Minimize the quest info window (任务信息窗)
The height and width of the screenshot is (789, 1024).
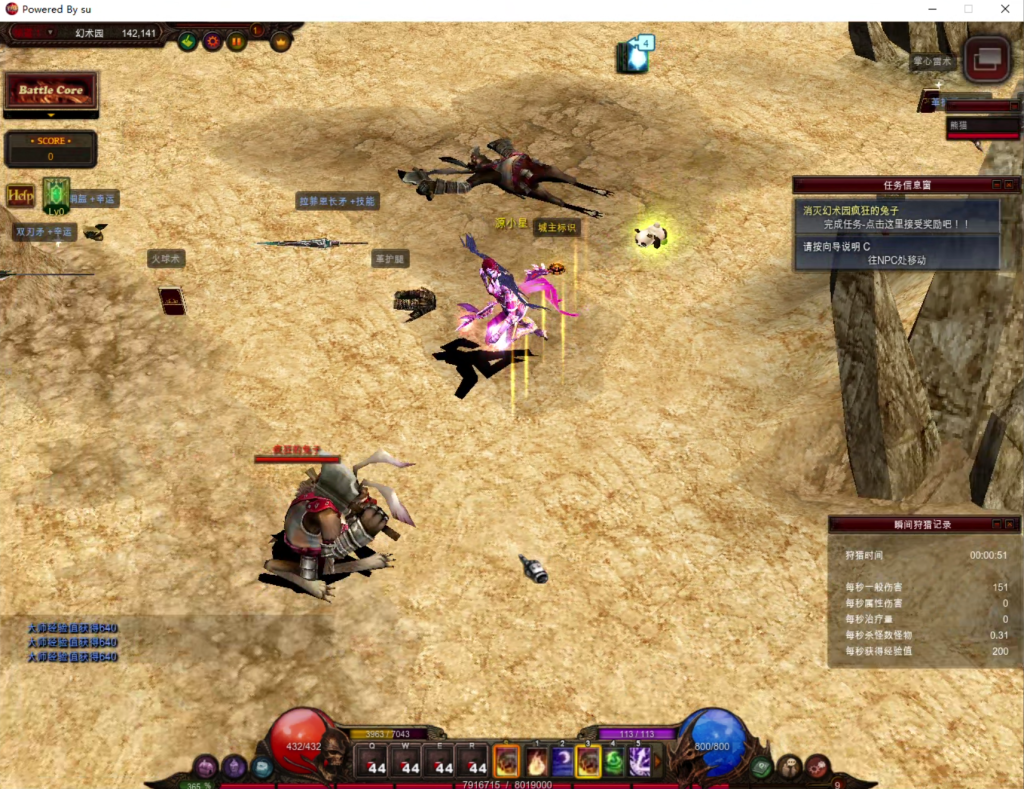click(996, 185)
